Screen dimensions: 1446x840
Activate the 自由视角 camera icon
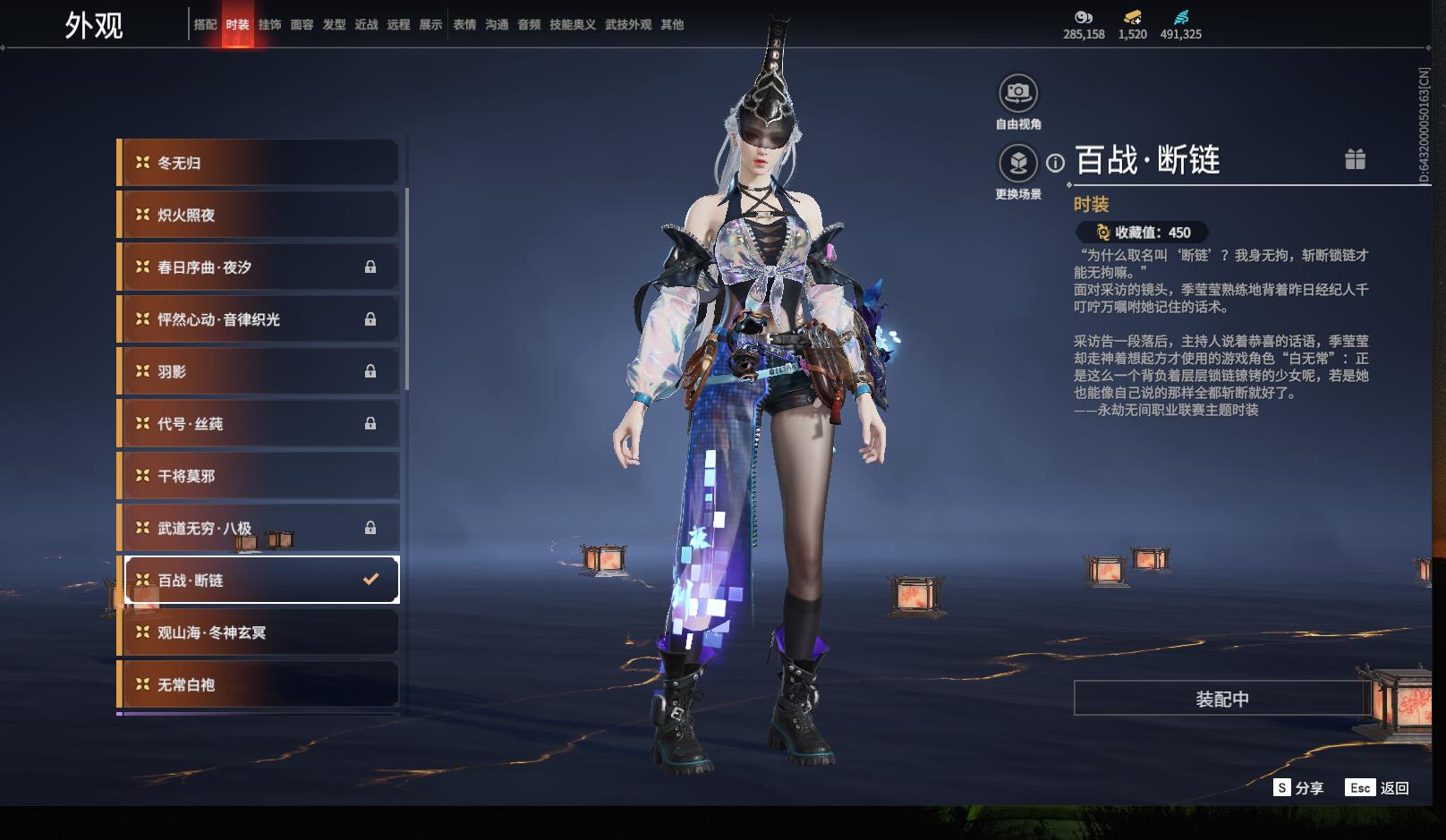coord(1018,93)
